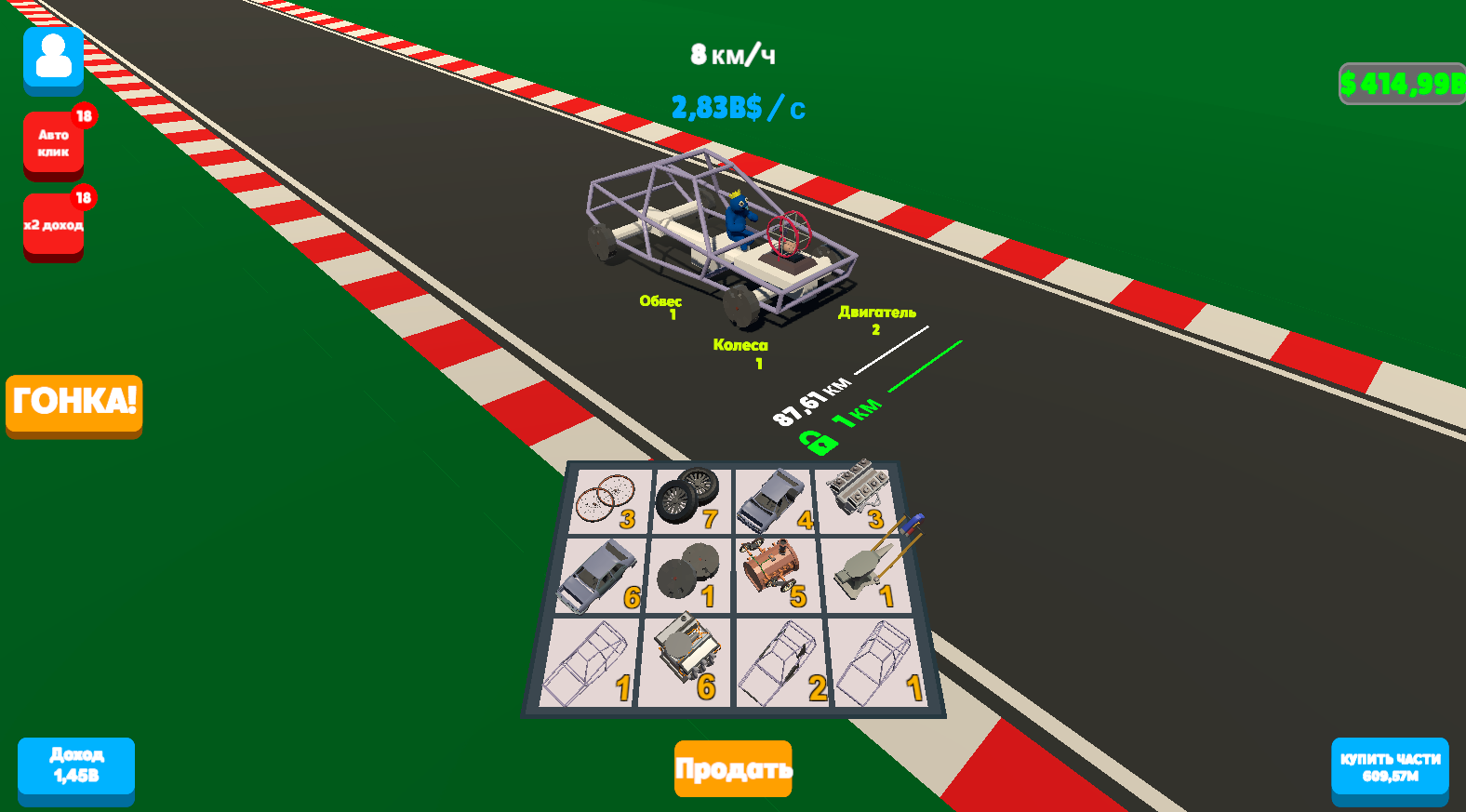The height and width of the screenshot is (812, 1466).
Task: Select the level-5 copper engine
Action: click(x=768, y=566)
